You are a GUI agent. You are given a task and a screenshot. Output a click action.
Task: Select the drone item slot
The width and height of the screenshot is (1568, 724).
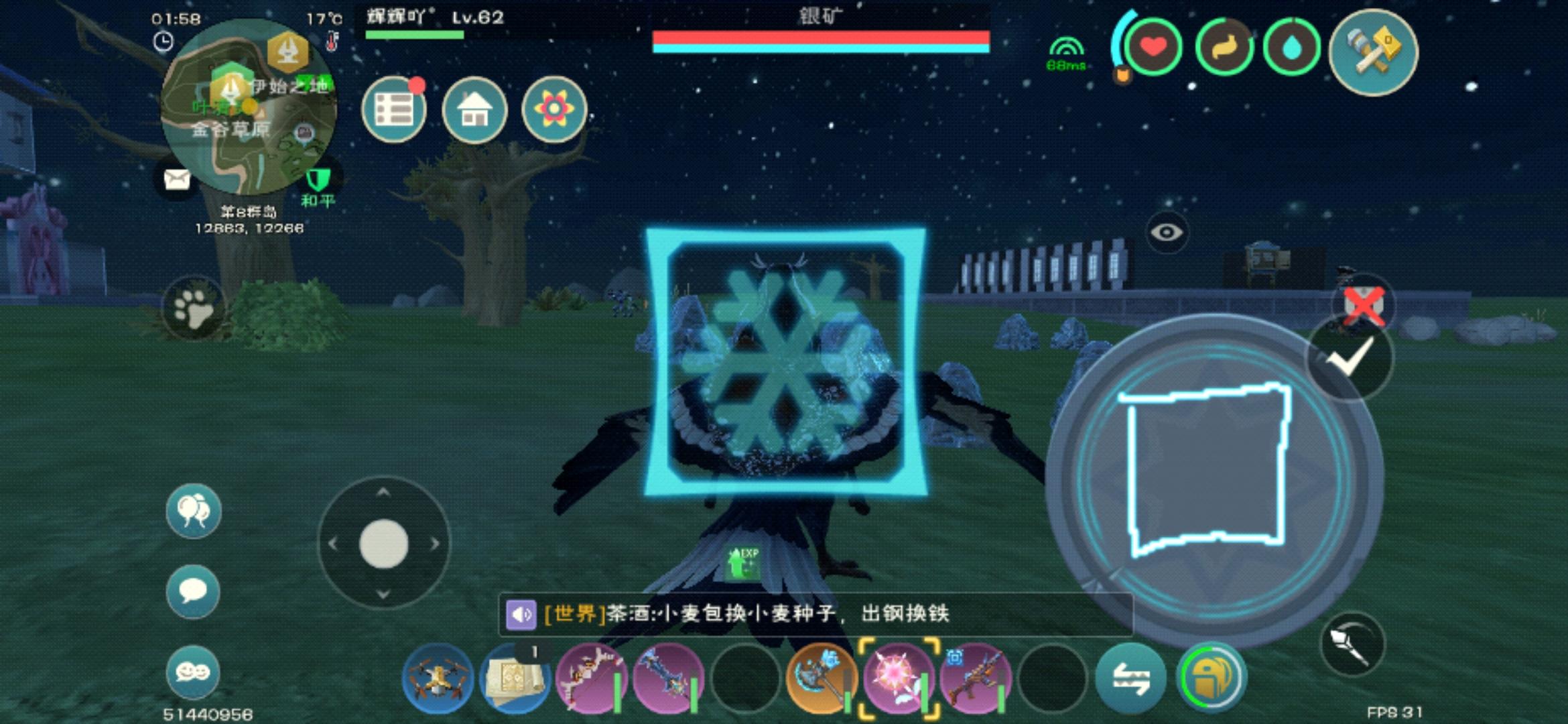(x=438, y=678)
